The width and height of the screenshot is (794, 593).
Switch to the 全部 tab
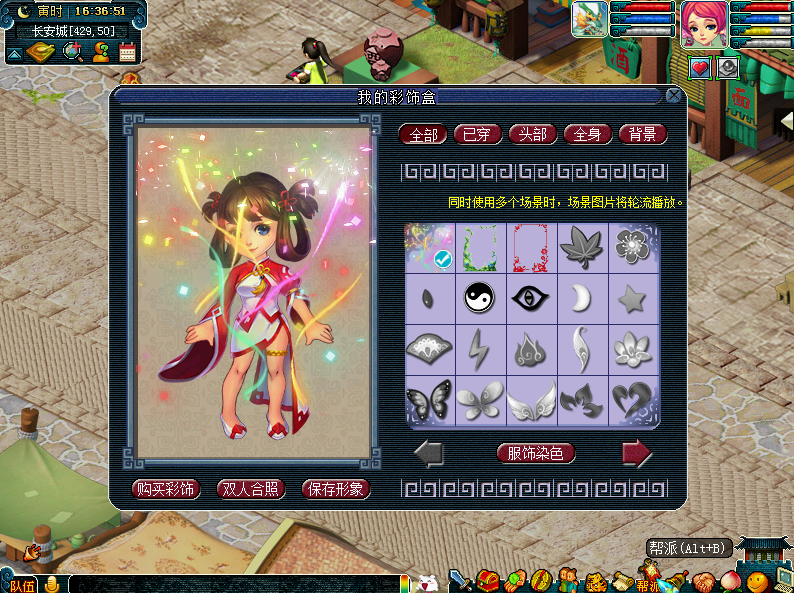point(423,134)
